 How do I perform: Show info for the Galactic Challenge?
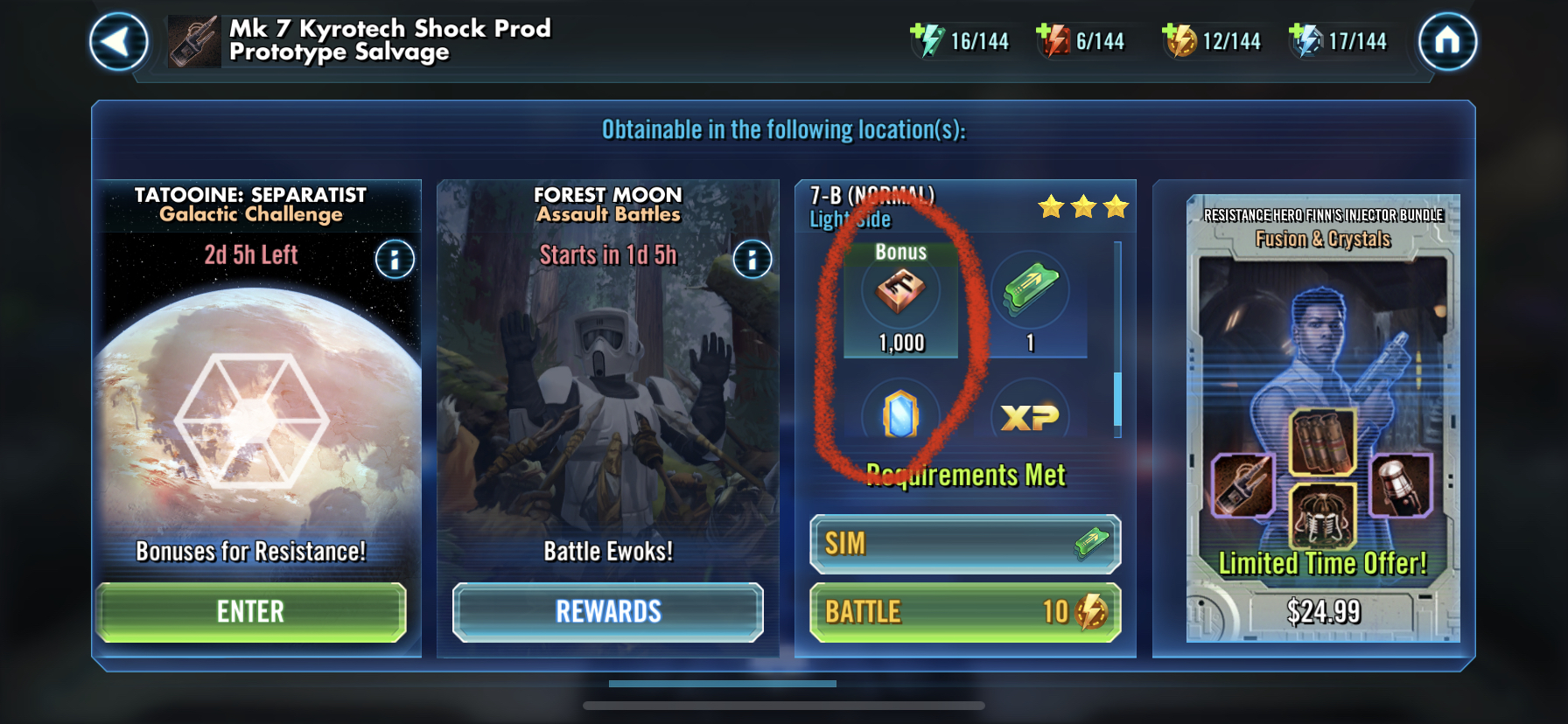(x=395, y=259)
